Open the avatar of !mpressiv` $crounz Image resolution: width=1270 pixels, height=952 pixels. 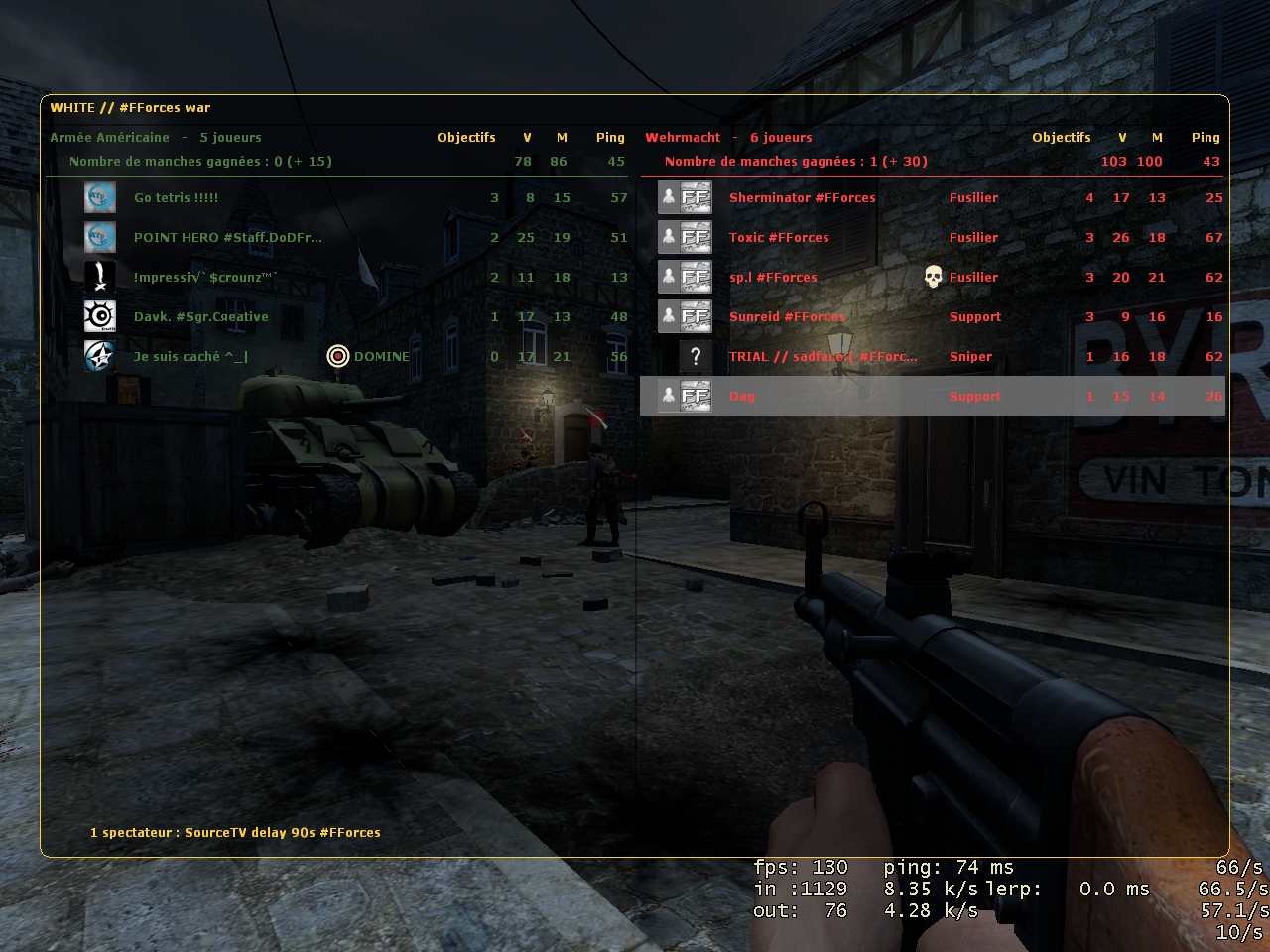99,277
